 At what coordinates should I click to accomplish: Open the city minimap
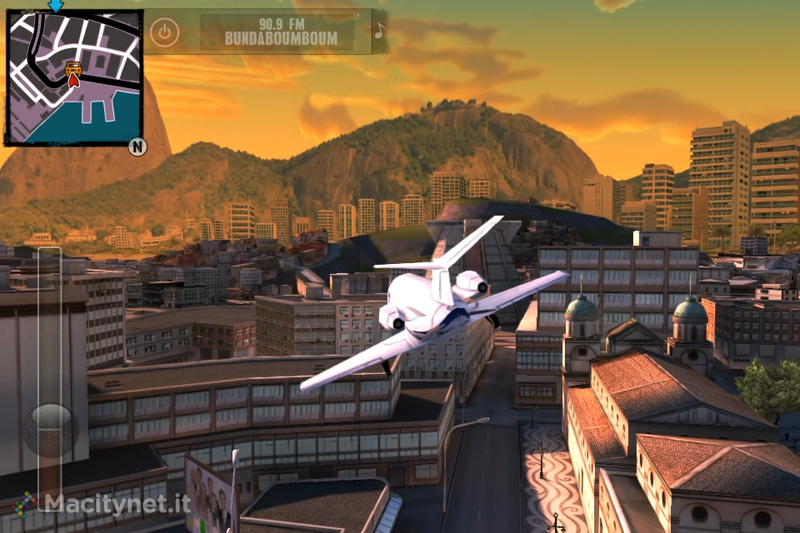(73, 78)
